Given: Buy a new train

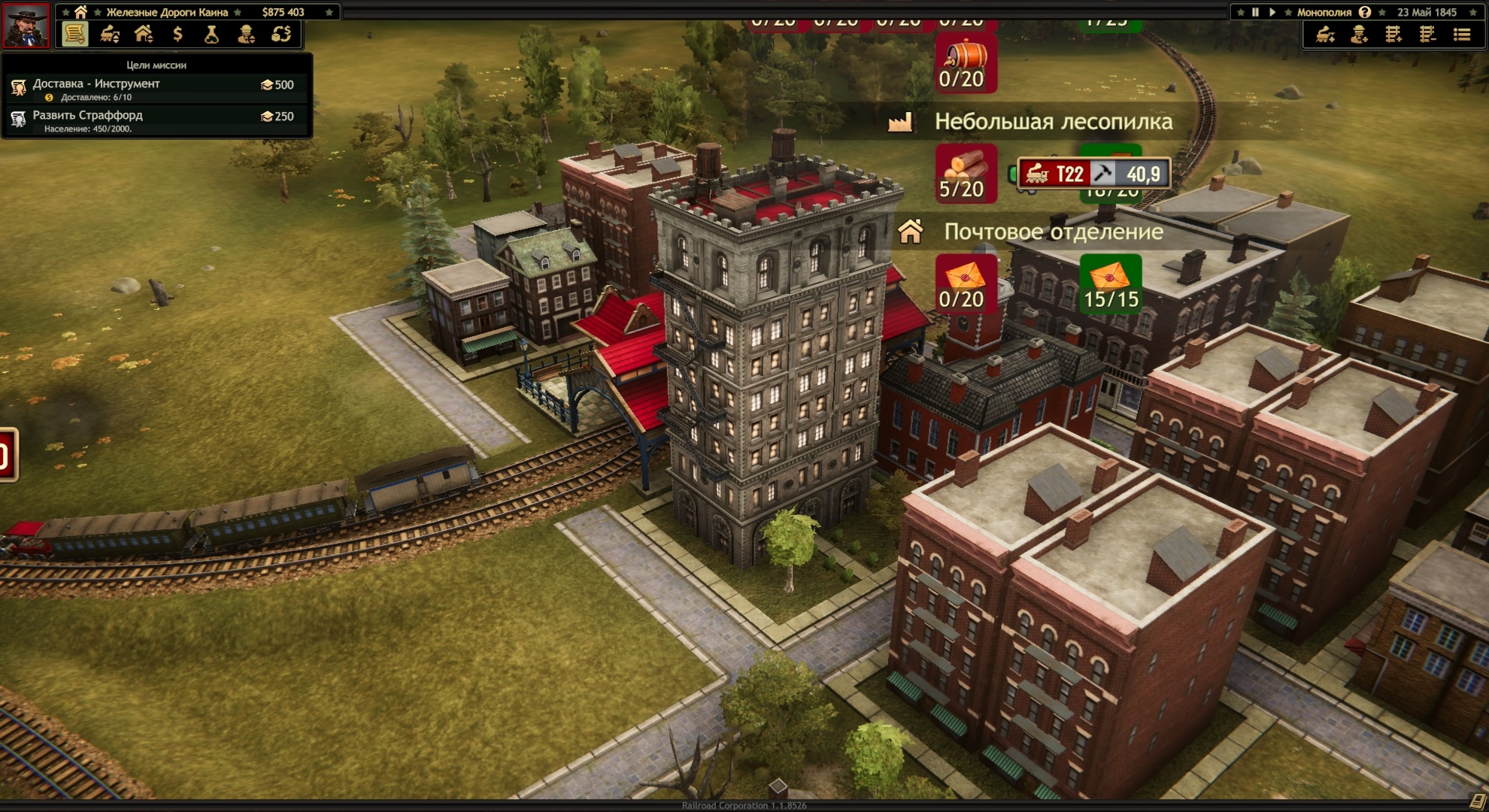Looking at the screenshot, I should point(1325,35).
